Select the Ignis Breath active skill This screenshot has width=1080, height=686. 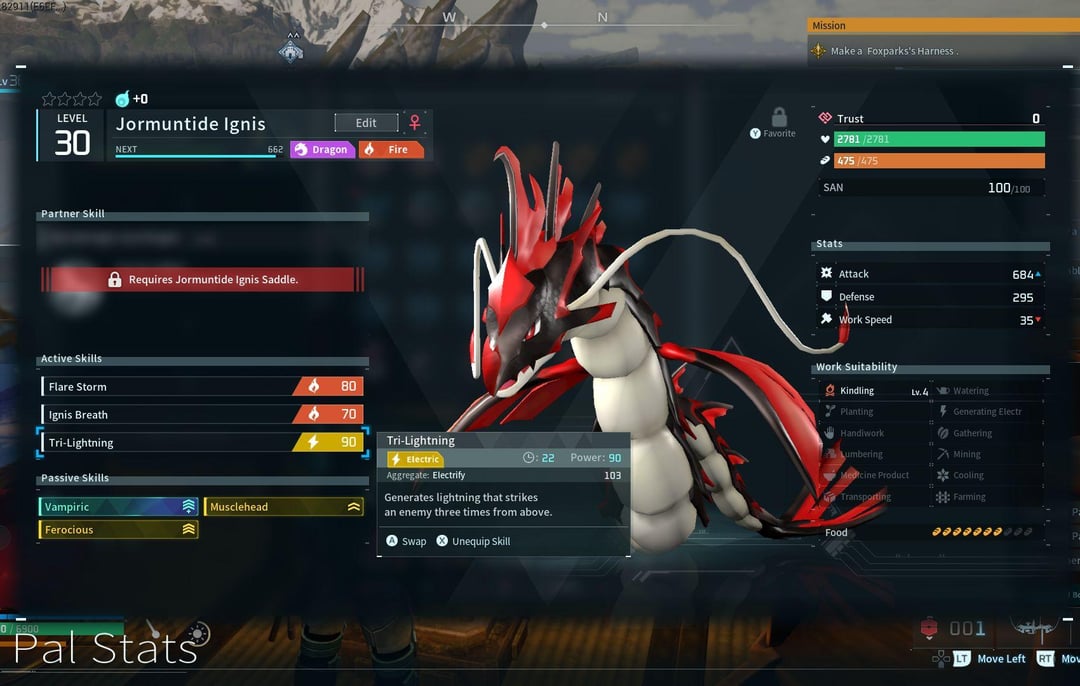click(x=202, y=414)
